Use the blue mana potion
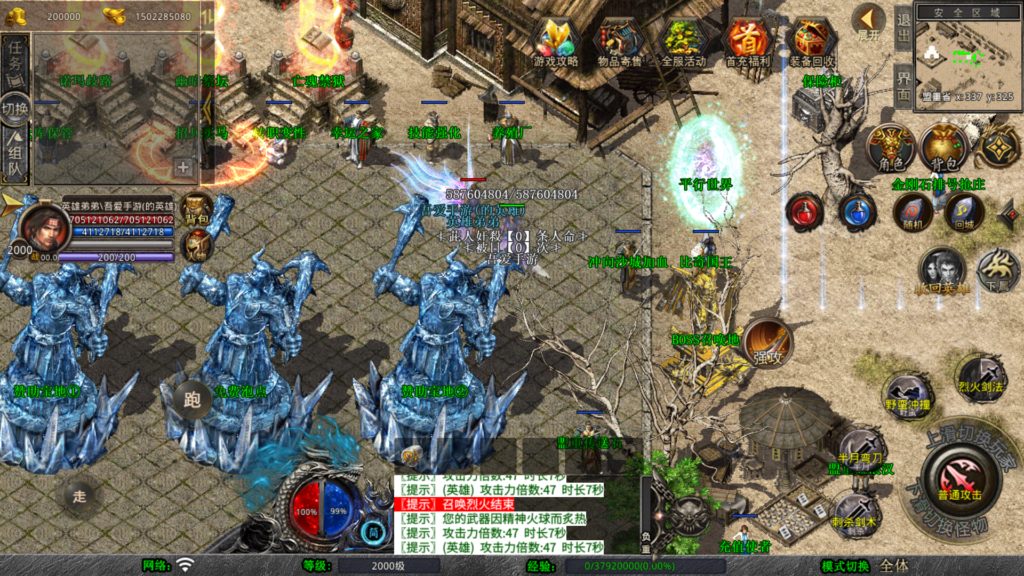 [857, 211]
